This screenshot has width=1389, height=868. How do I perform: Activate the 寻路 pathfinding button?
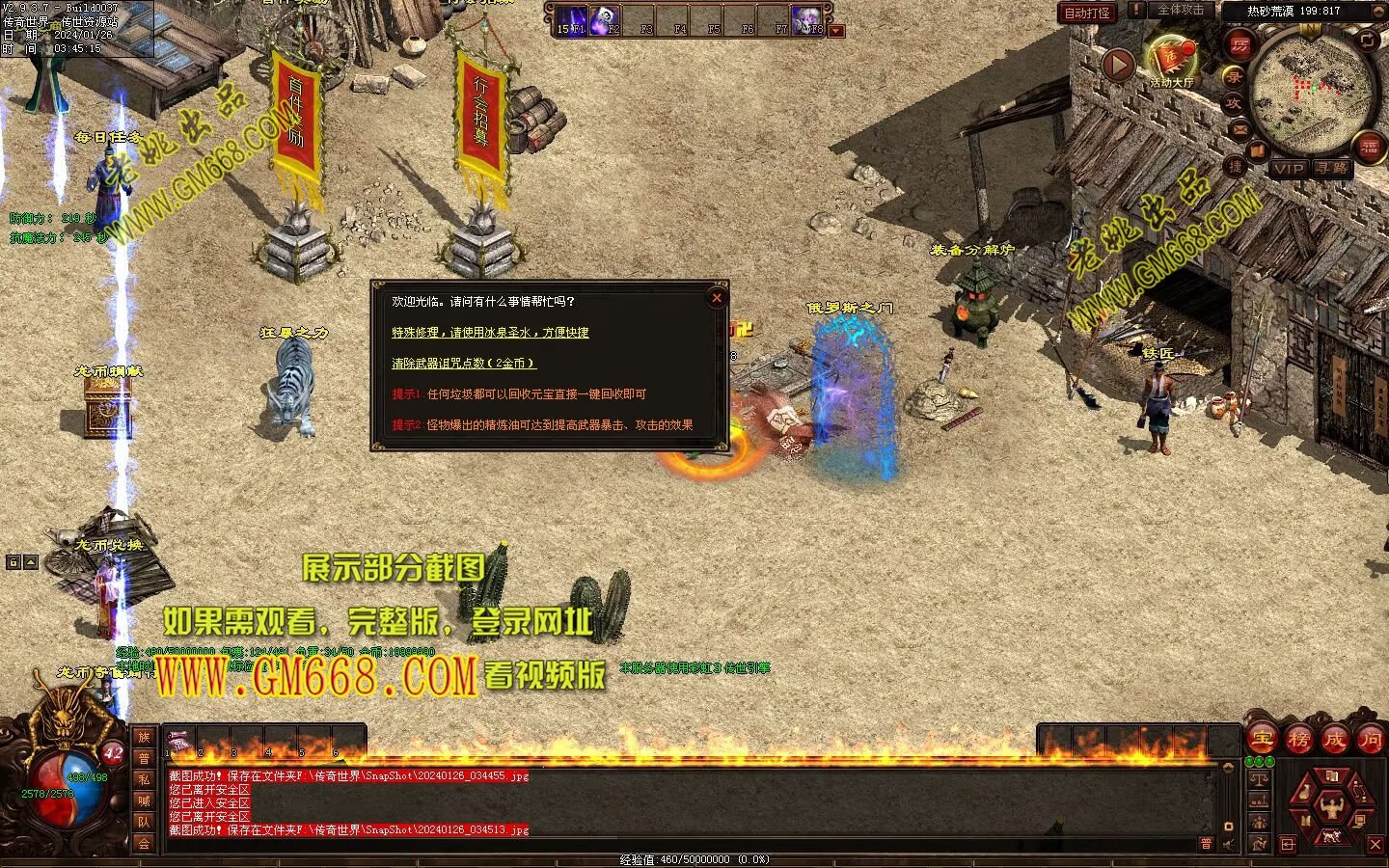[1332, 168]
